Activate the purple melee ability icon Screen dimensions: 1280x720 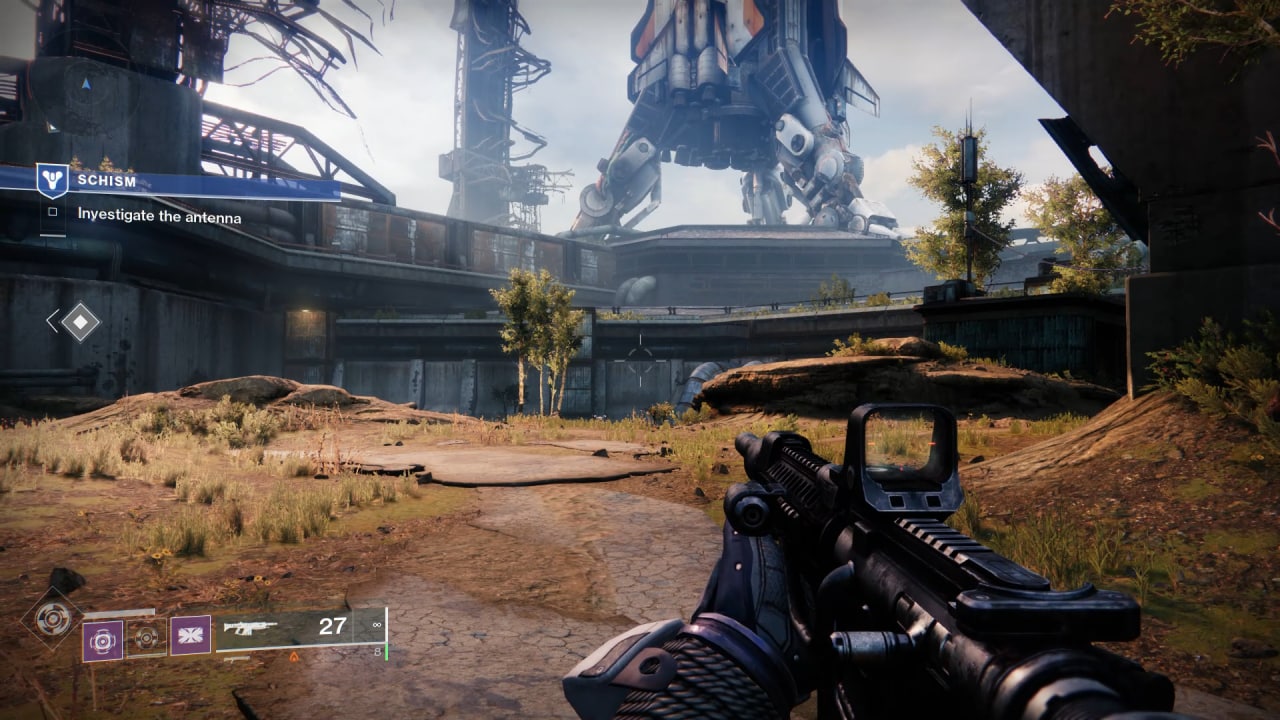190,635
